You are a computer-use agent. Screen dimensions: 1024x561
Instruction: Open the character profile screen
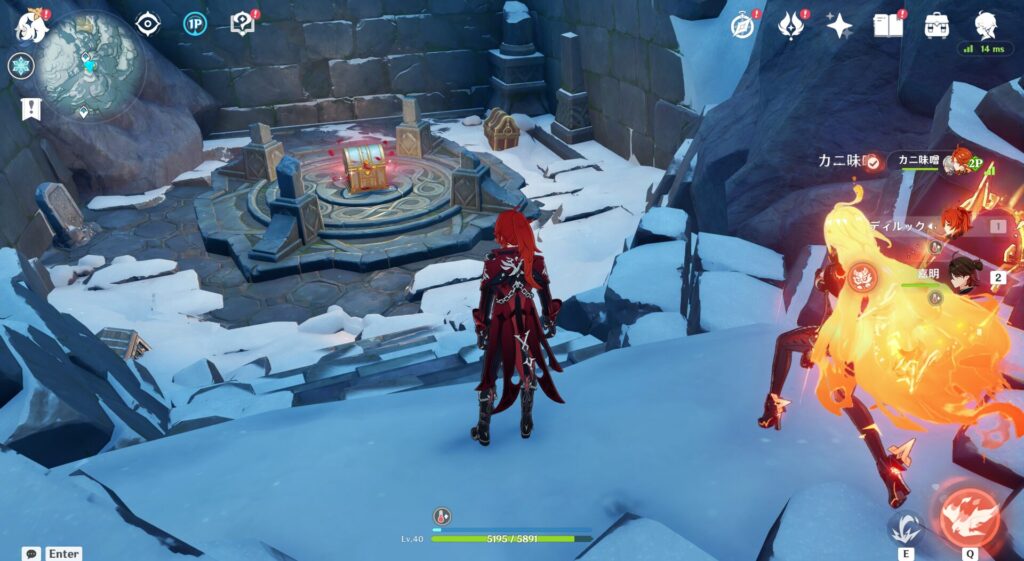click(986, 24)
